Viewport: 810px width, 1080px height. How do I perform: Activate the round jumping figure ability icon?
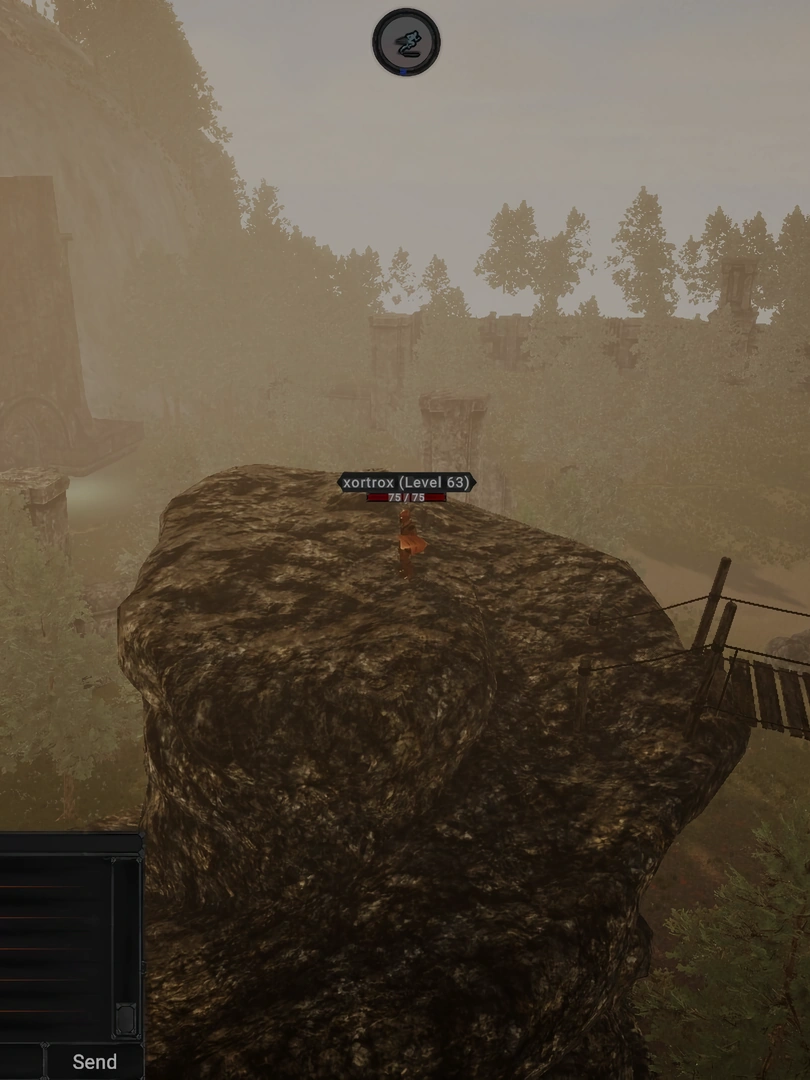click(406, 42)
